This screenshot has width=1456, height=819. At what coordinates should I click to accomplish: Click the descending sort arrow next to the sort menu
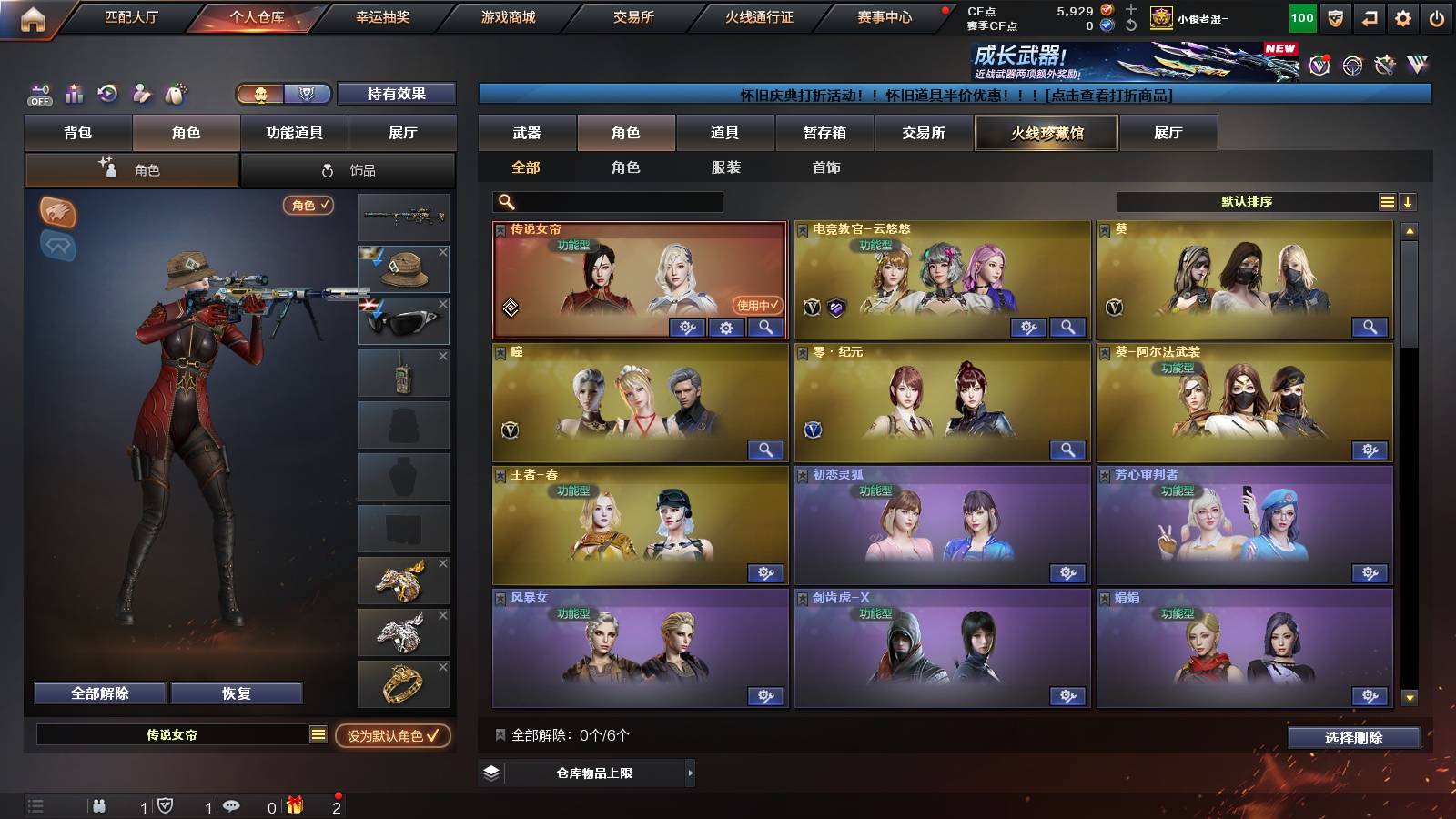click(1409, 200)
